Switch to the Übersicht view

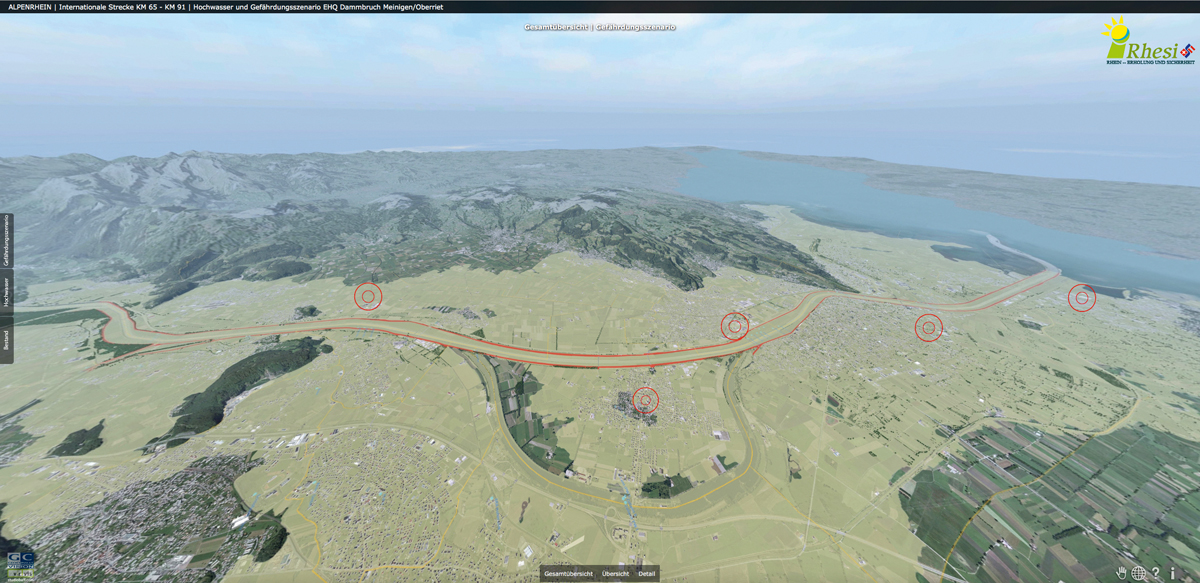pyautogui.click(x=615, y=574)
